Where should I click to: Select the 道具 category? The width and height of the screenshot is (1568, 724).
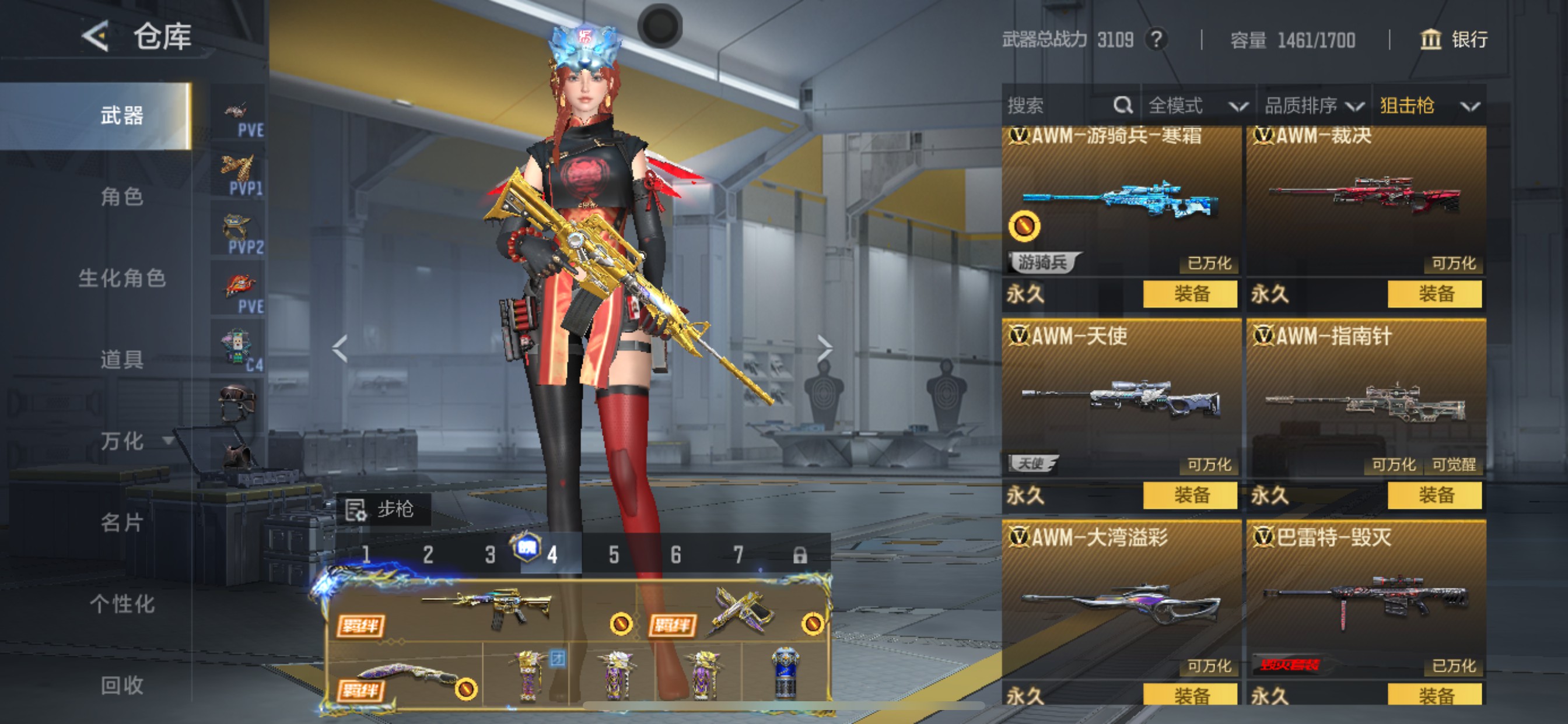(122, 360)
